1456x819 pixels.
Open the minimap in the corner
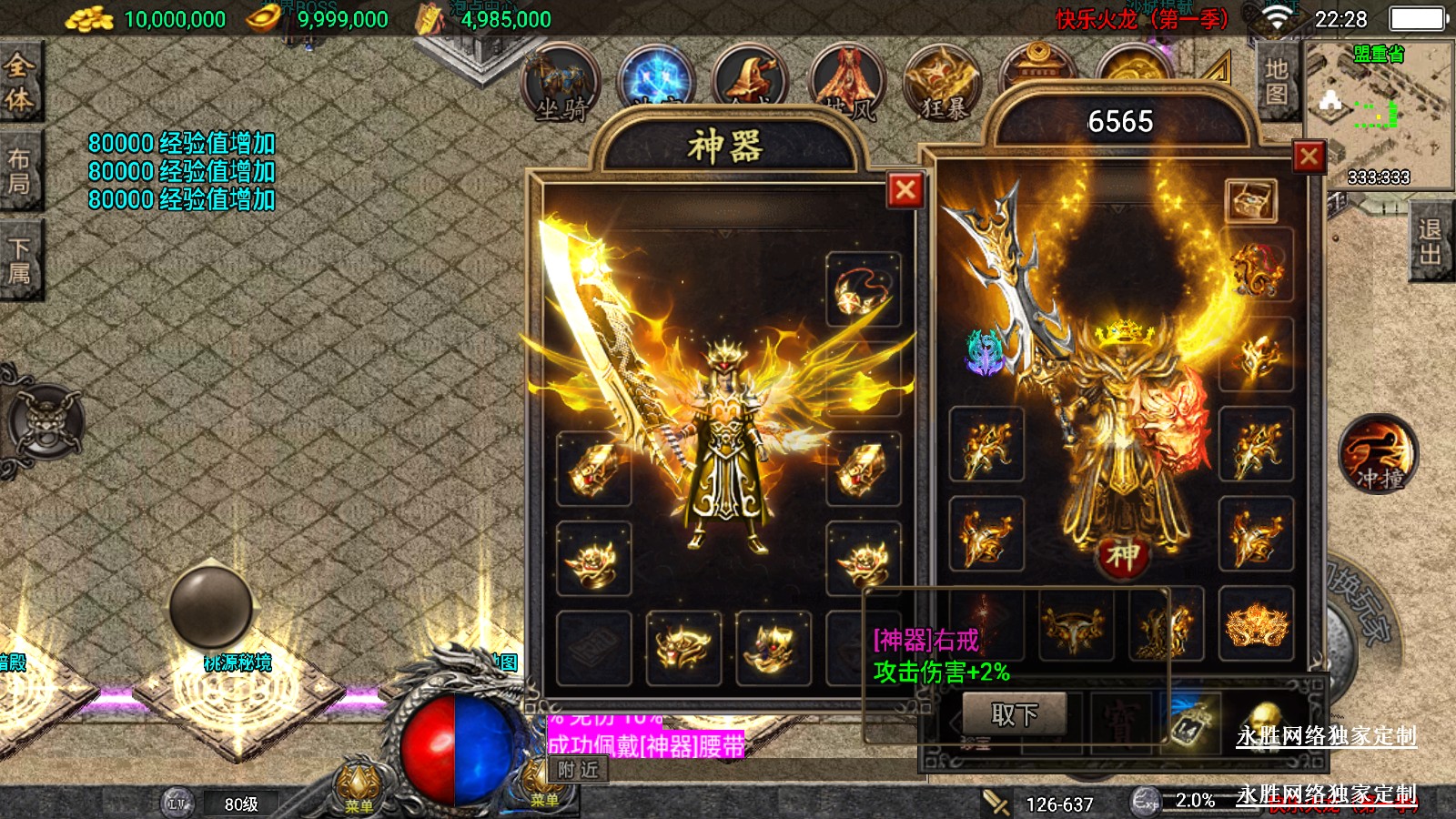(1378, 114)
